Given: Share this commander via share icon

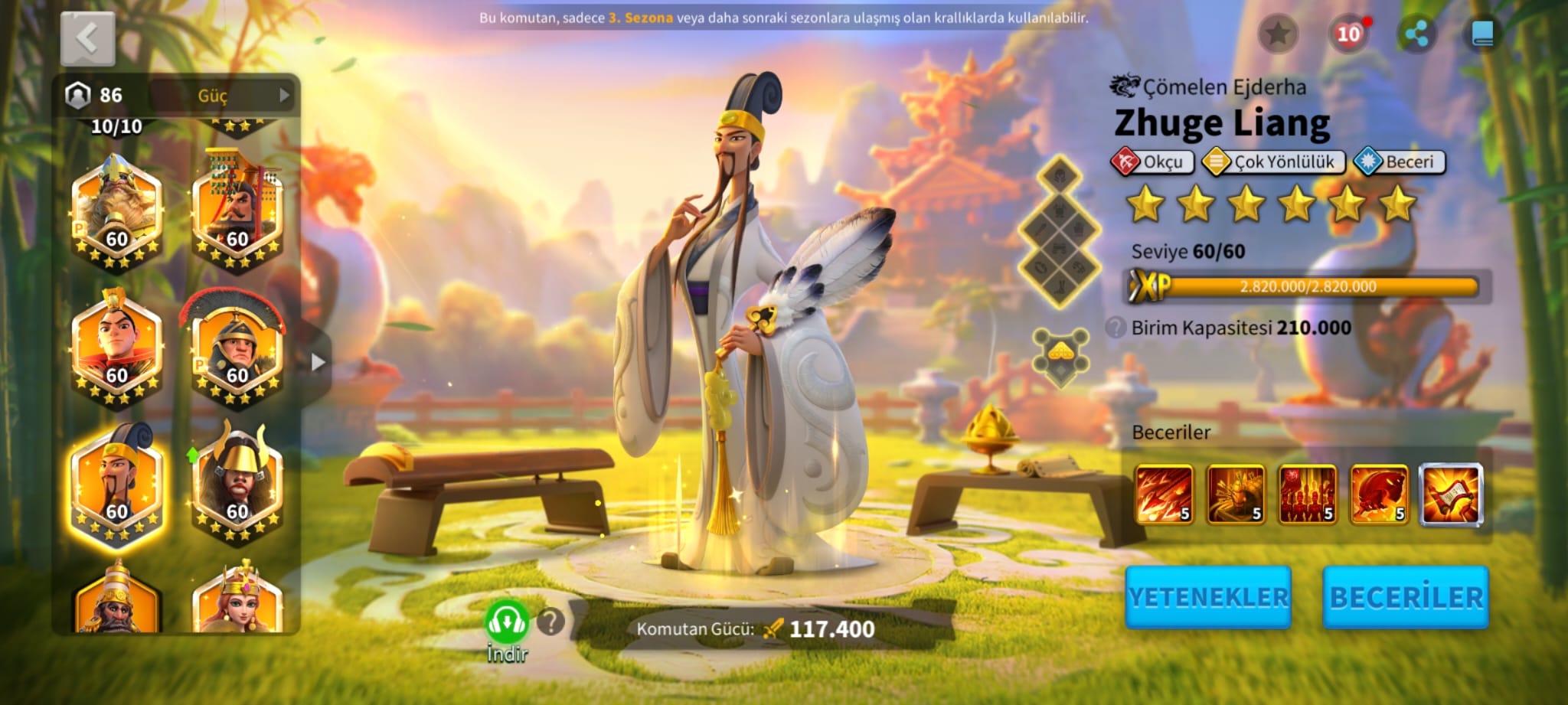Looking at the screenshot, I should (1416, 34).
